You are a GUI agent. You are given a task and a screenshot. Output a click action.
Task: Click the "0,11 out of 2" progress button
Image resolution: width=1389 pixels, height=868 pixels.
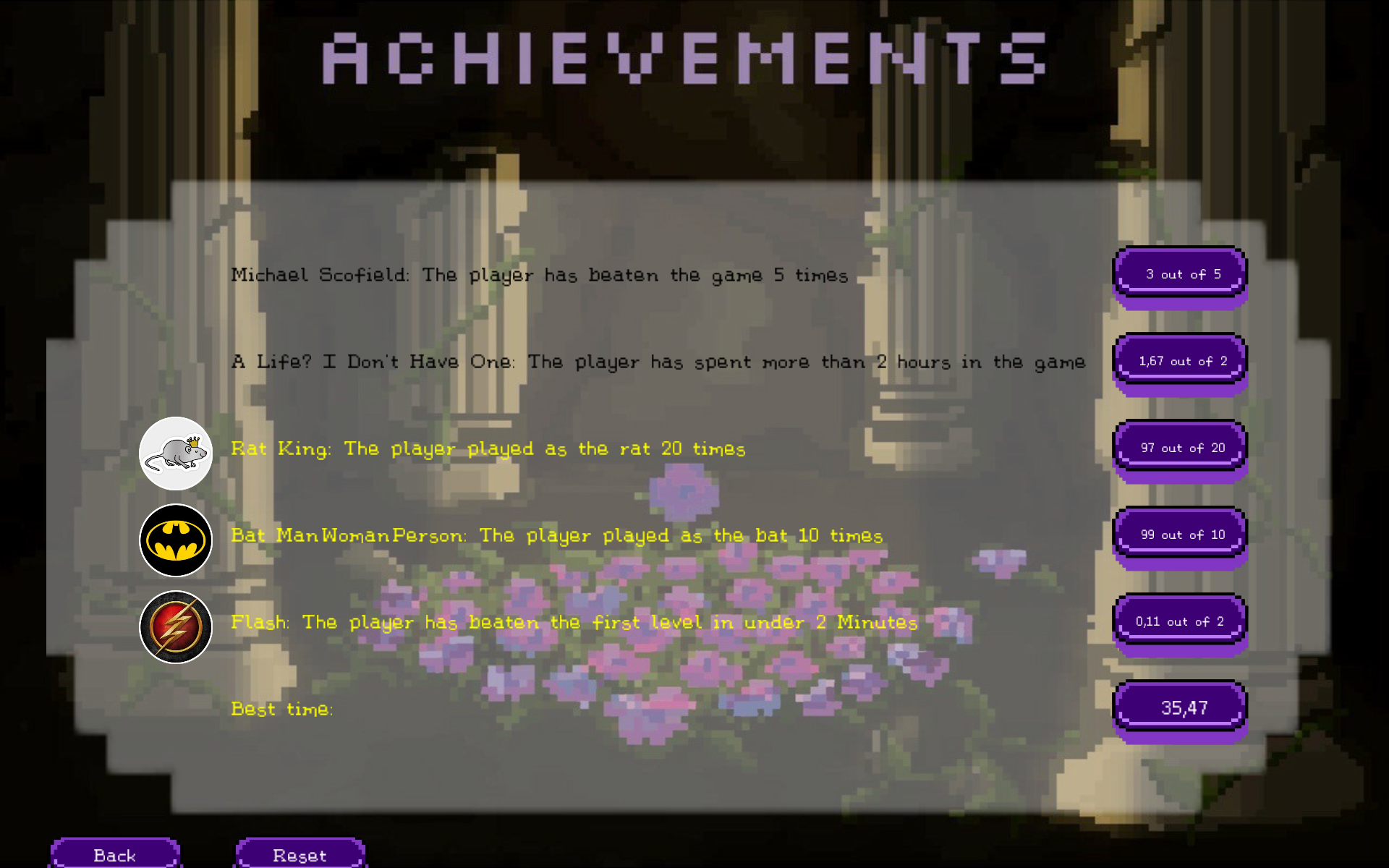point(1180,622)
